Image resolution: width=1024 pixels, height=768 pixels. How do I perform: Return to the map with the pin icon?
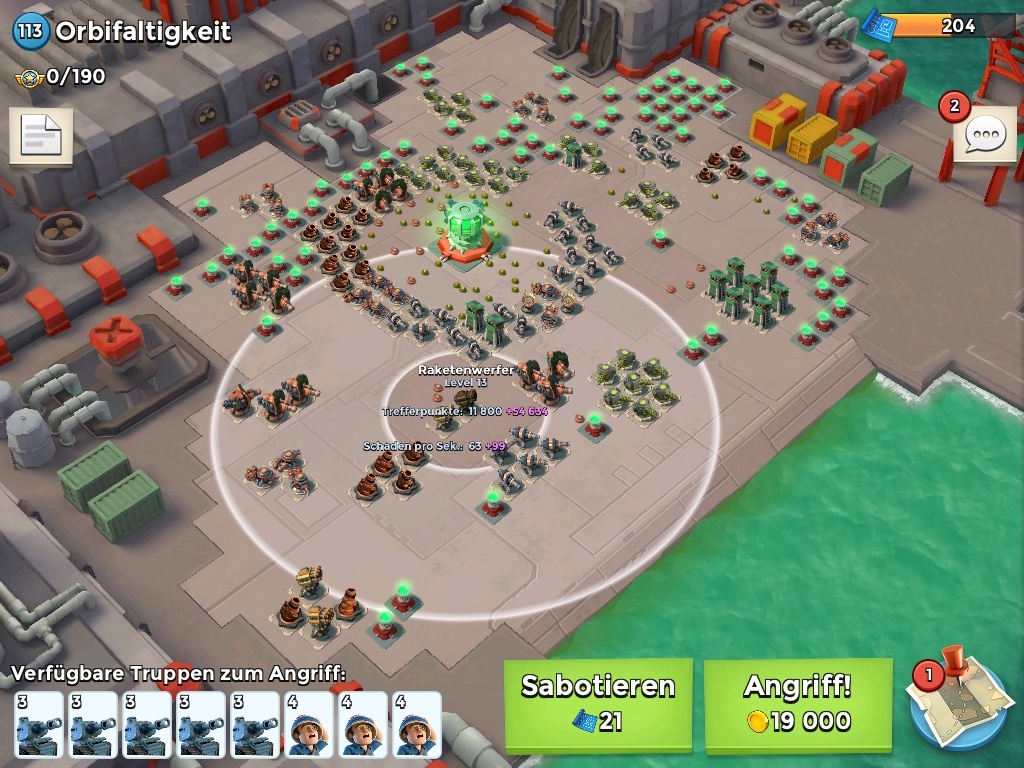[x=958, y=702]
